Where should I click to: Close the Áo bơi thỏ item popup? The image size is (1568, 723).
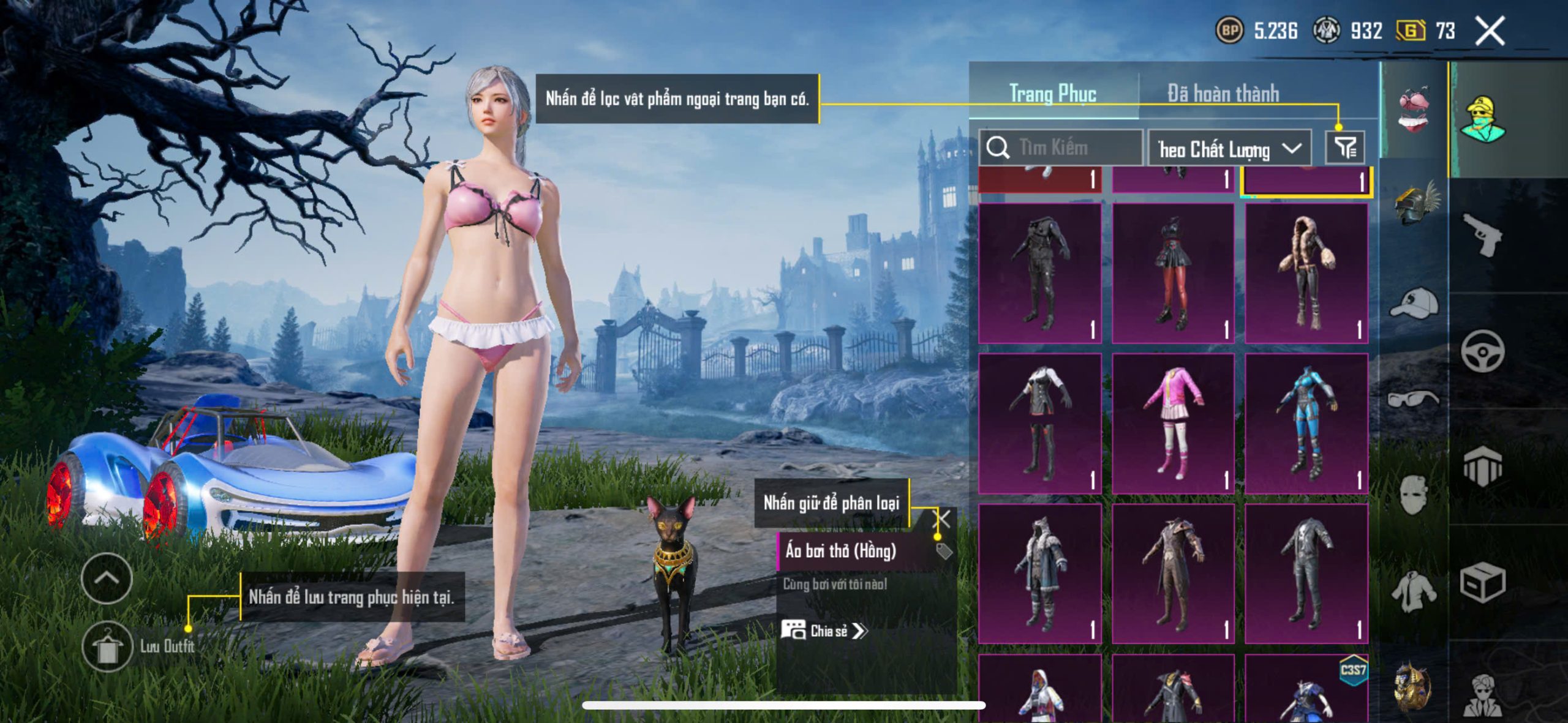click(942, 519)
